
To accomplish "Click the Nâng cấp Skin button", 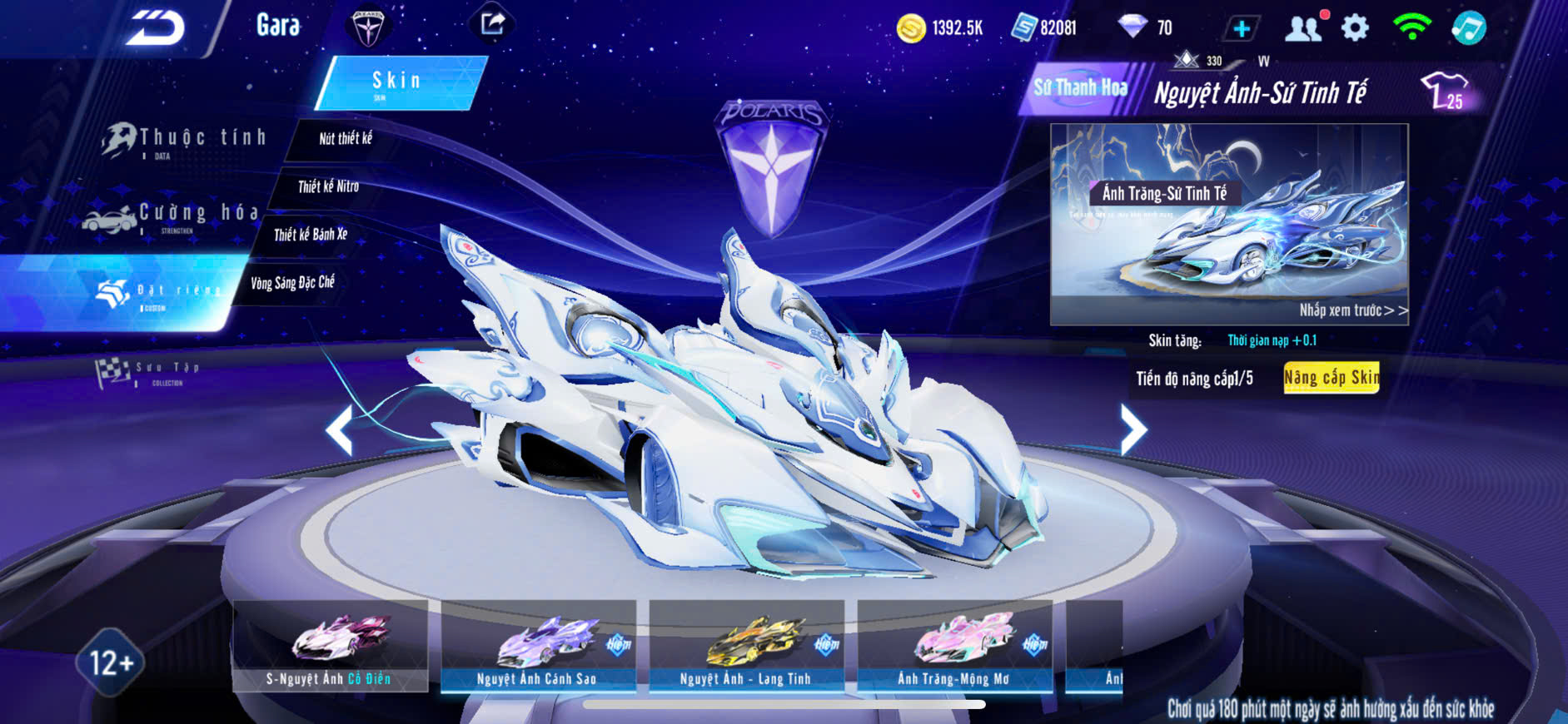I will [x=1331, y=378].
